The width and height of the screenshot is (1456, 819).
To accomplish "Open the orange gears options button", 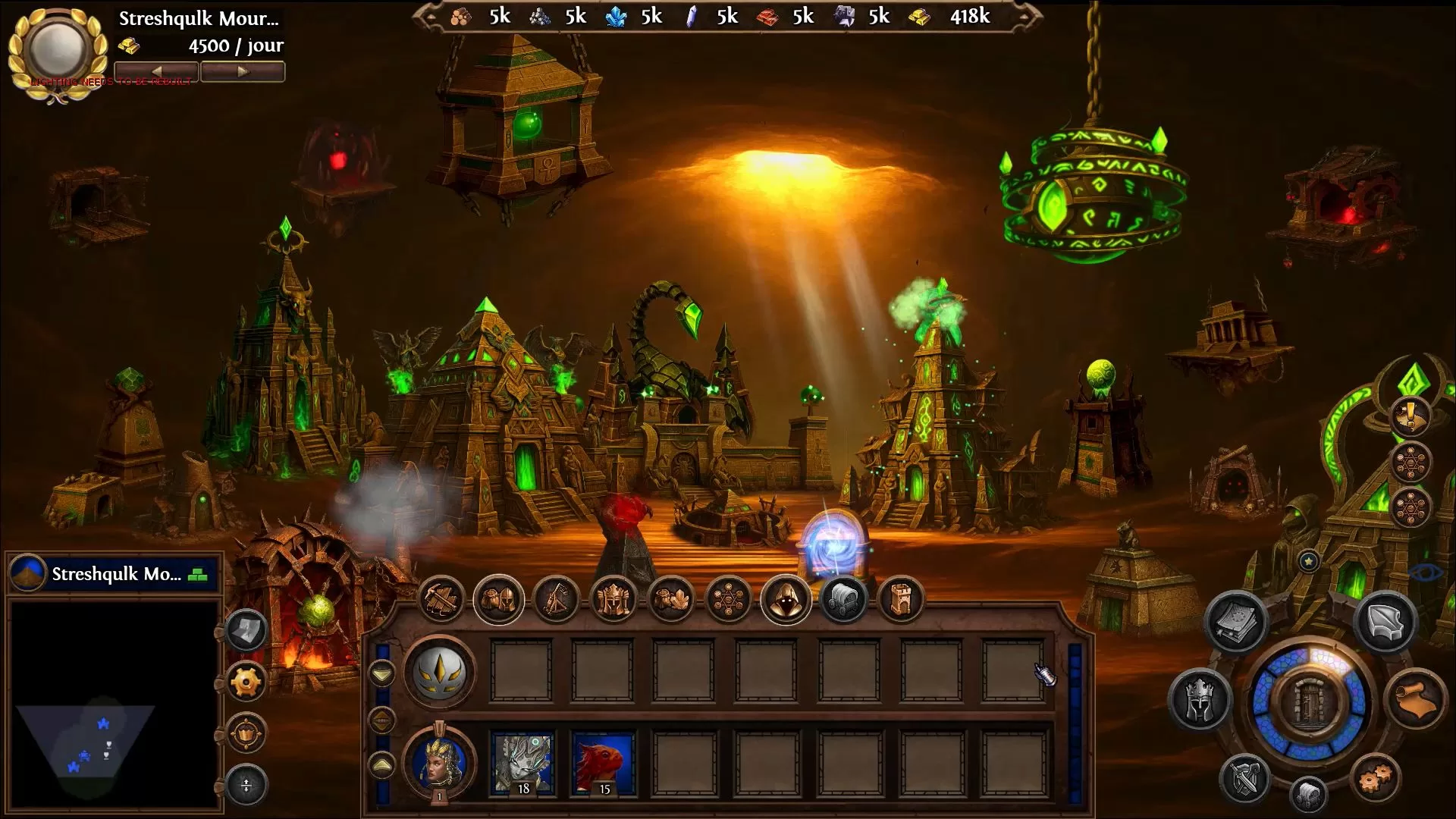I will 1375,778.
